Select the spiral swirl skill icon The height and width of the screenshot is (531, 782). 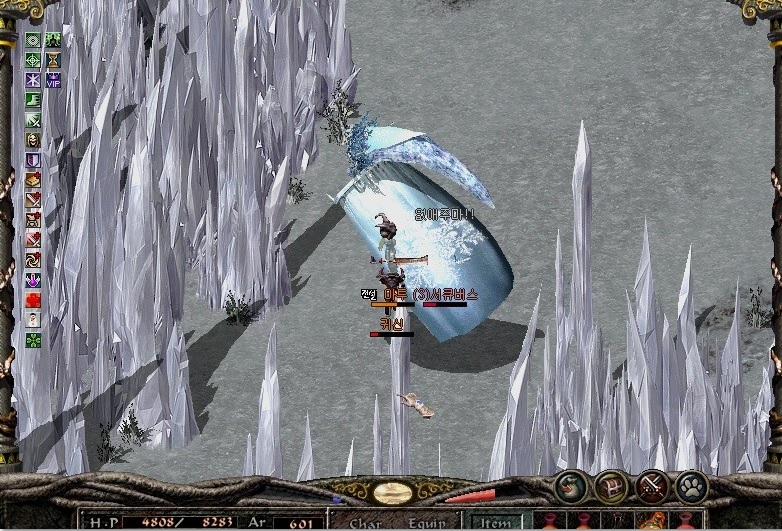[x=33, y=260]
